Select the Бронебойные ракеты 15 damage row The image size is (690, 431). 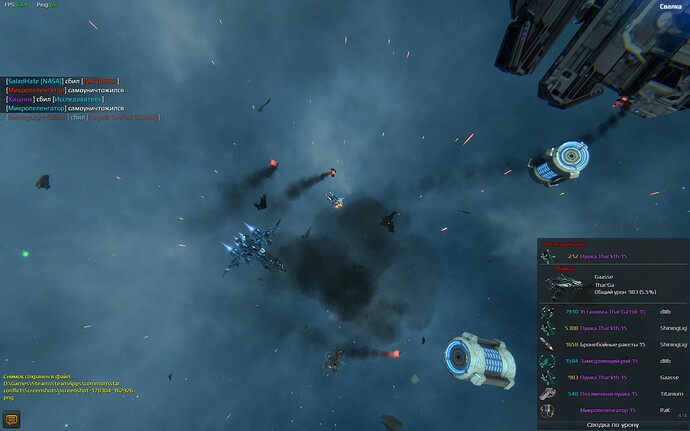coord(613,344)
